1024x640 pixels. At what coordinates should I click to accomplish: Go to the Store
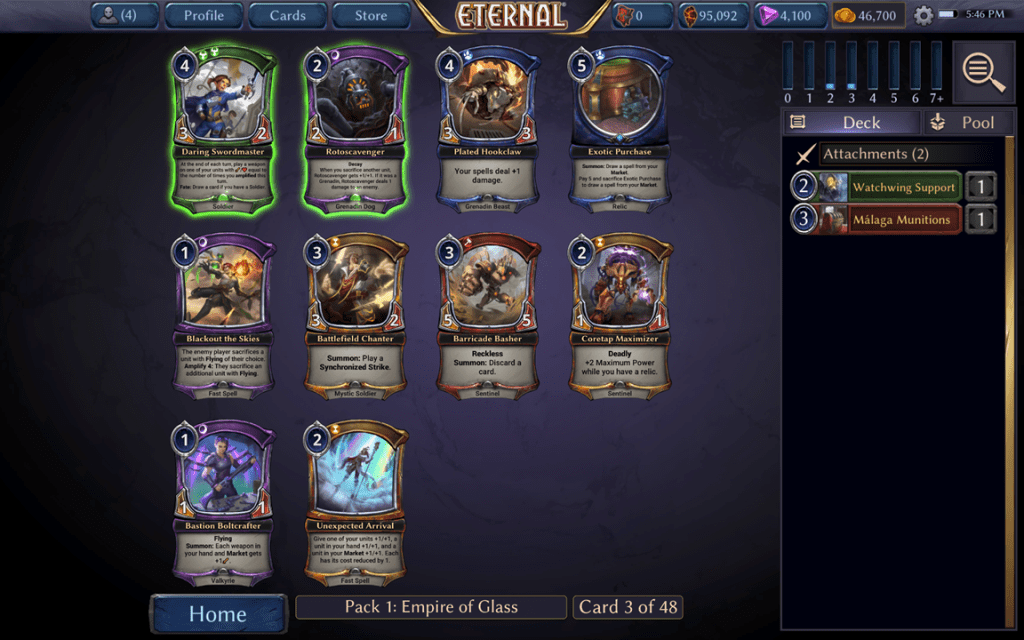coord(370,15)
